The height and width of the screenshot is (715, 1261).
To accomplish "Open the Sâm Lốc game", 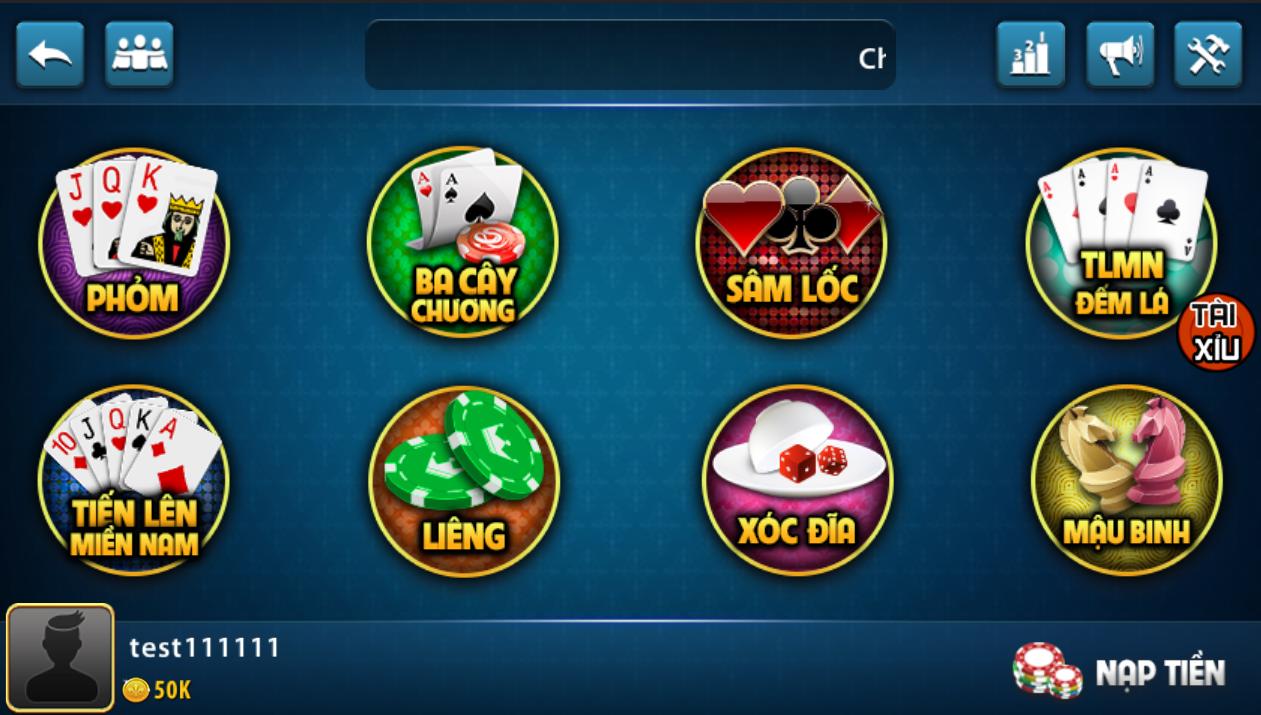I will point(791,243).
